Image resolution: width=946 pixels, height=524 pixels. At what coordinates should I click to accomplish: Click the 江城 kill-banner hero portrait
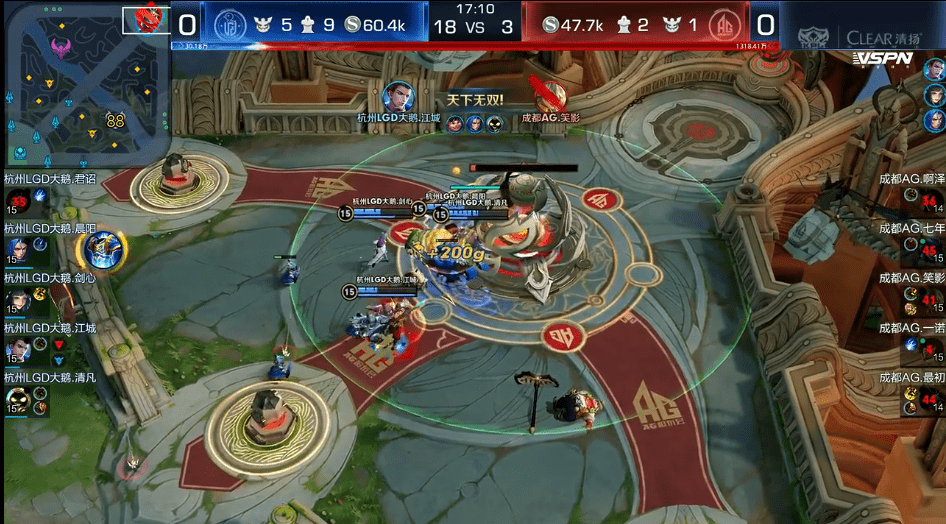coord(397,97)
